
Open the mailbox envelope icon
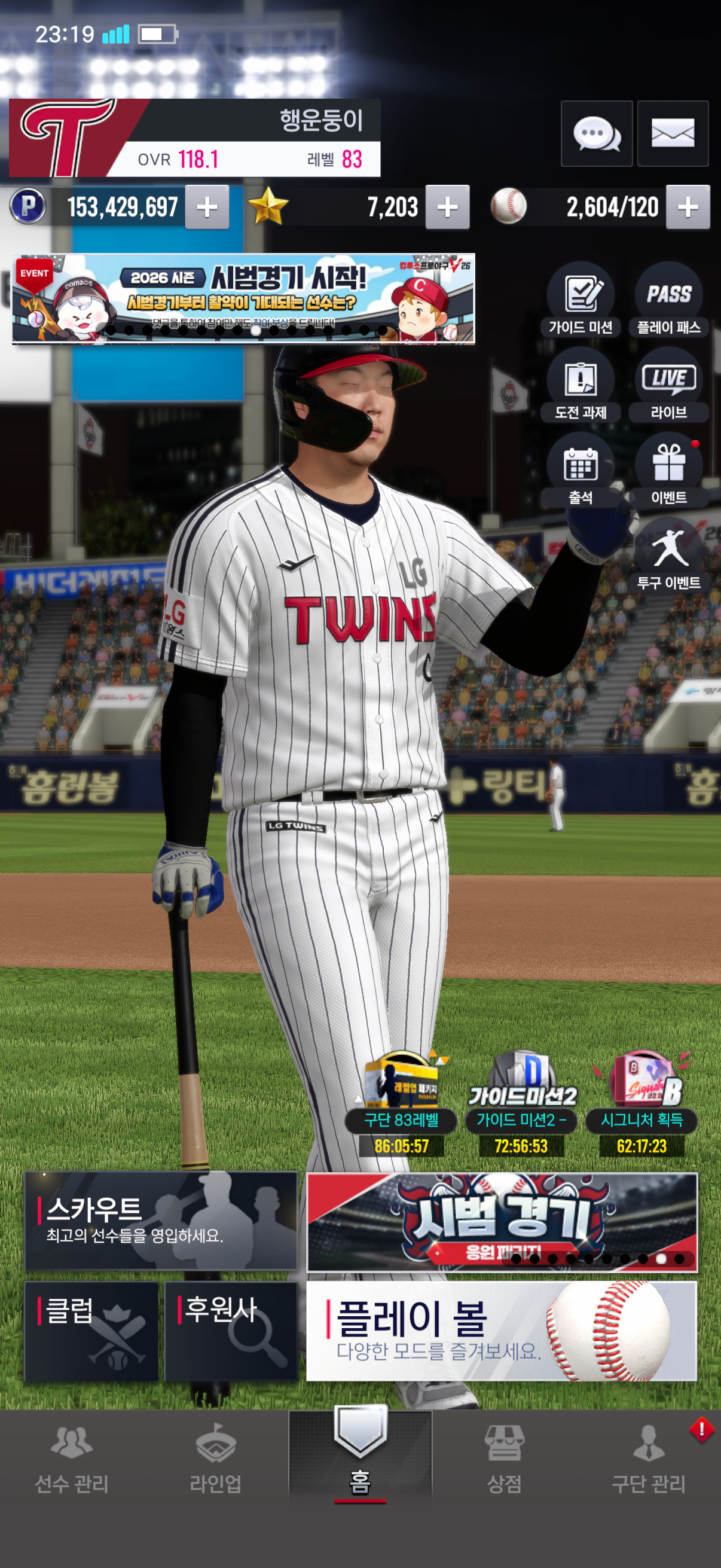click(x=673, y=133)
